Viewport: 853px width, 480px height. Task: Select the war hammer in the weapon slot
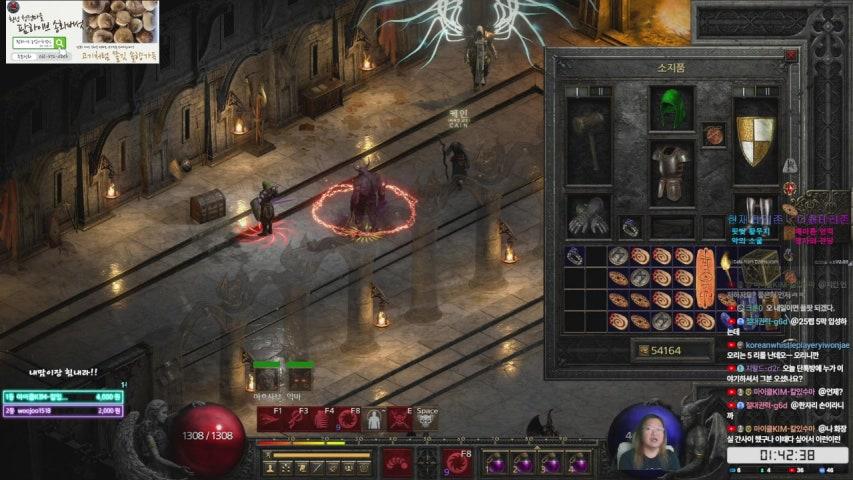[x=588, y=140]
